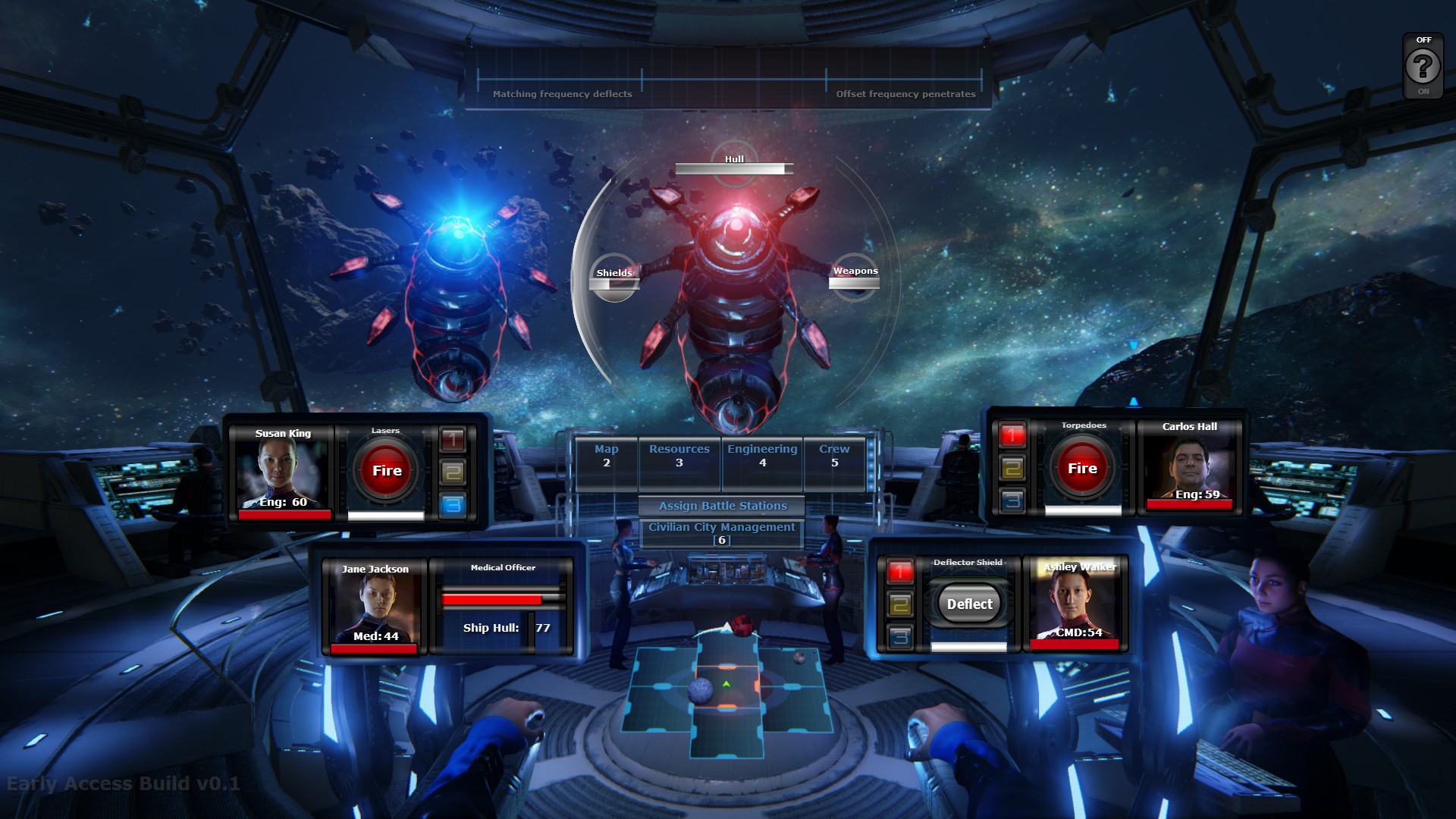This screenshot has width=1456, height=819.
Task: Open the Map tab
Action: pyautogui.click(x=607, y=456)
